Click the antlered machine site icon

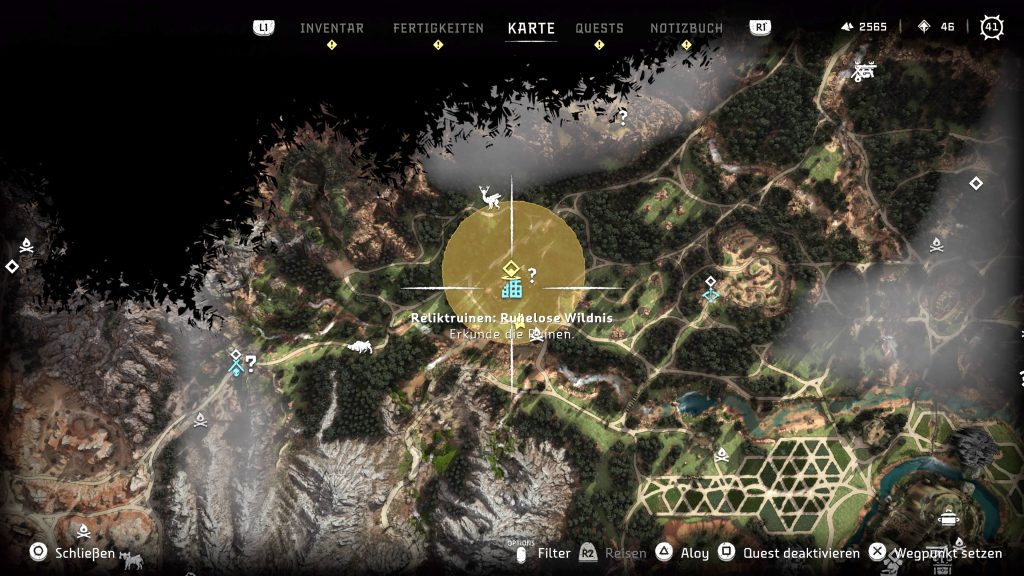pos(490,198)
